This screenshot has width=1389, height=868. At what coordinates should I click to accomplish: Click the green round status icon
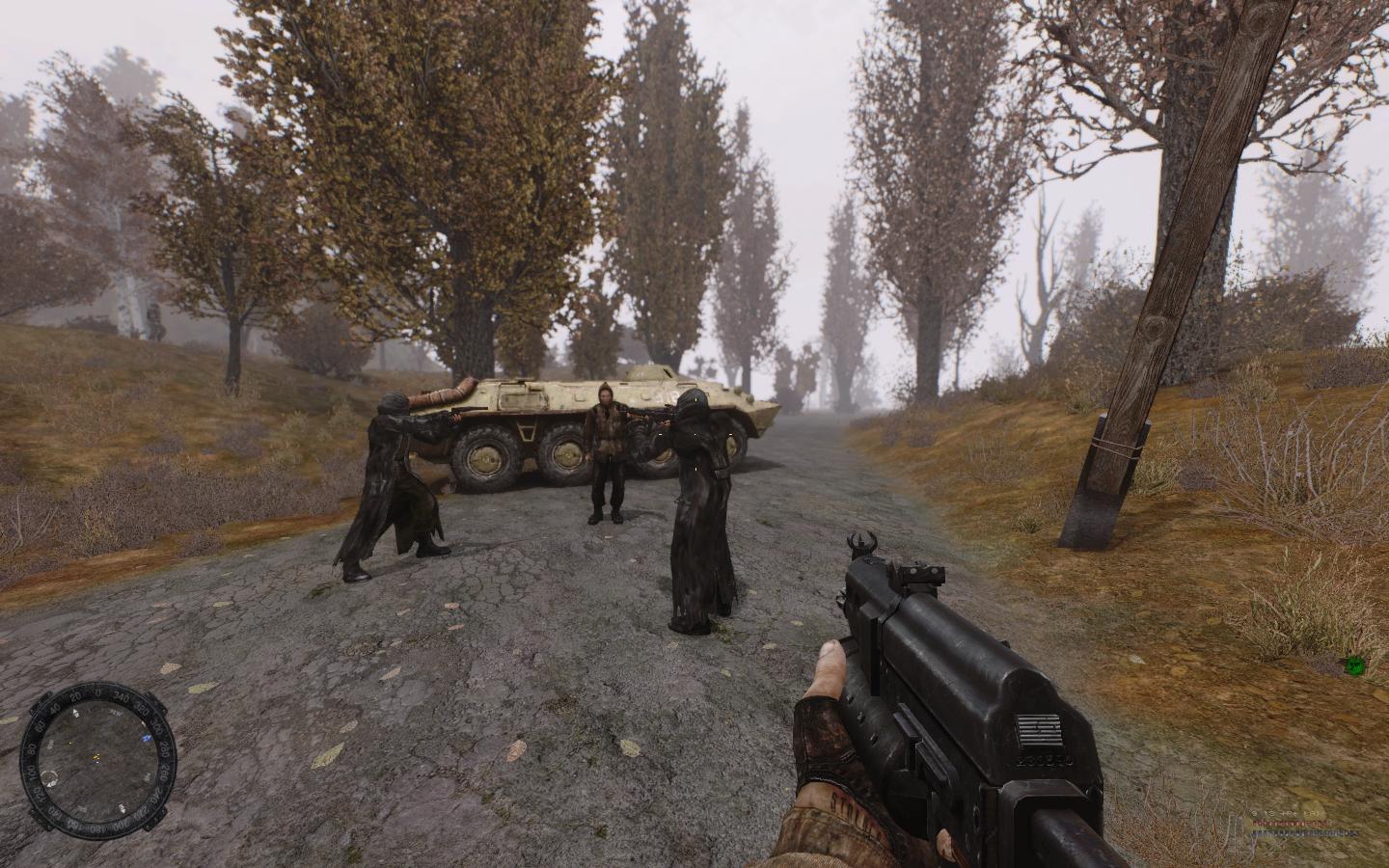tap(1354, 664)
